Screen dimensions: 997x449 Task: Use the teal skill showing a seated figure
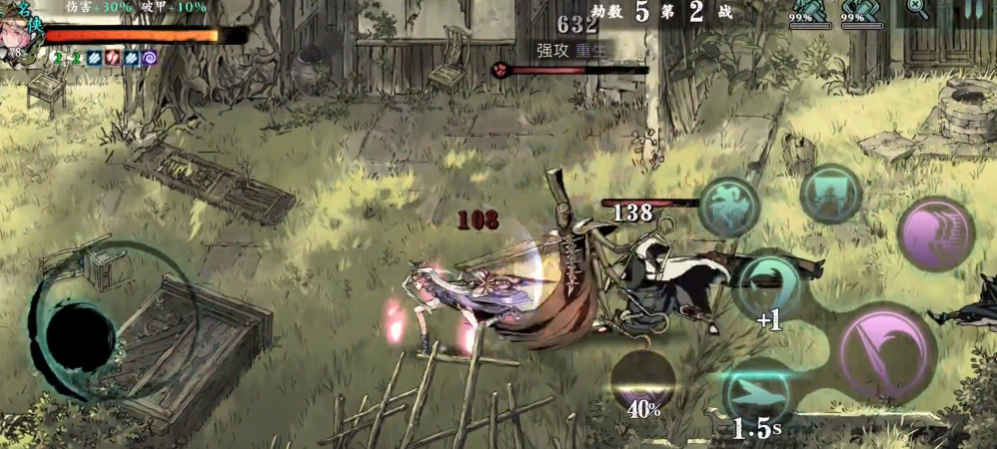(x=831, y=193)
